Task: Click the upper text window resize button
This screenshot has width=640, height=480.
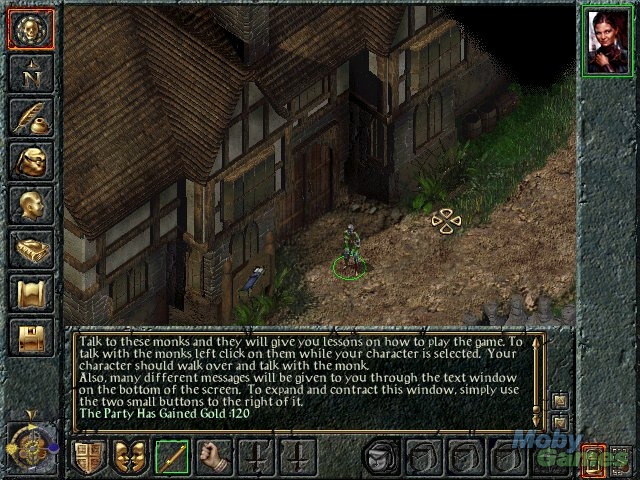Action: [560, 401]
